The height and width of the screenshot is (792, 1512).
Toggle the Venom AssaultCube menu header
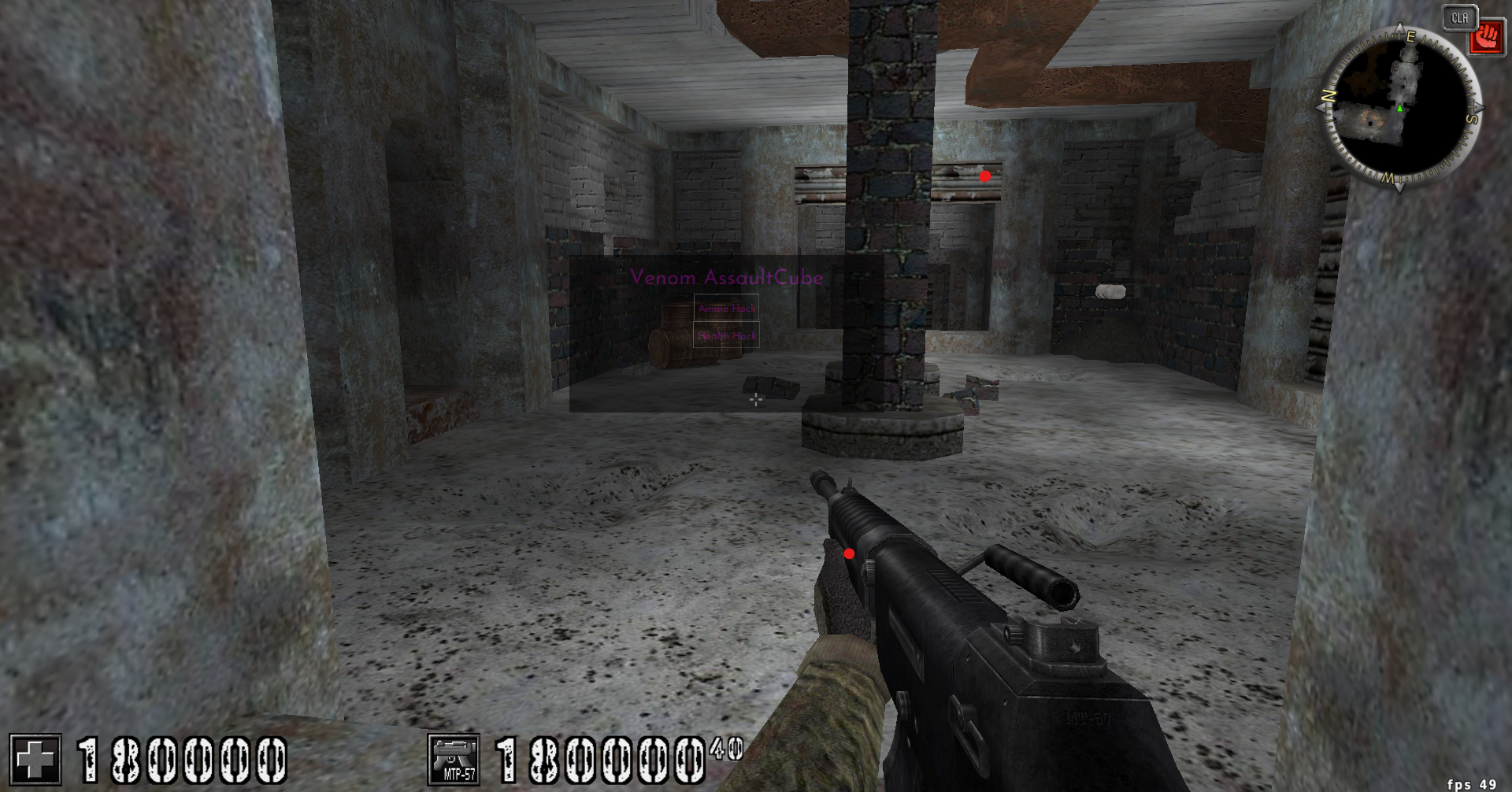[x=726, y=277]
